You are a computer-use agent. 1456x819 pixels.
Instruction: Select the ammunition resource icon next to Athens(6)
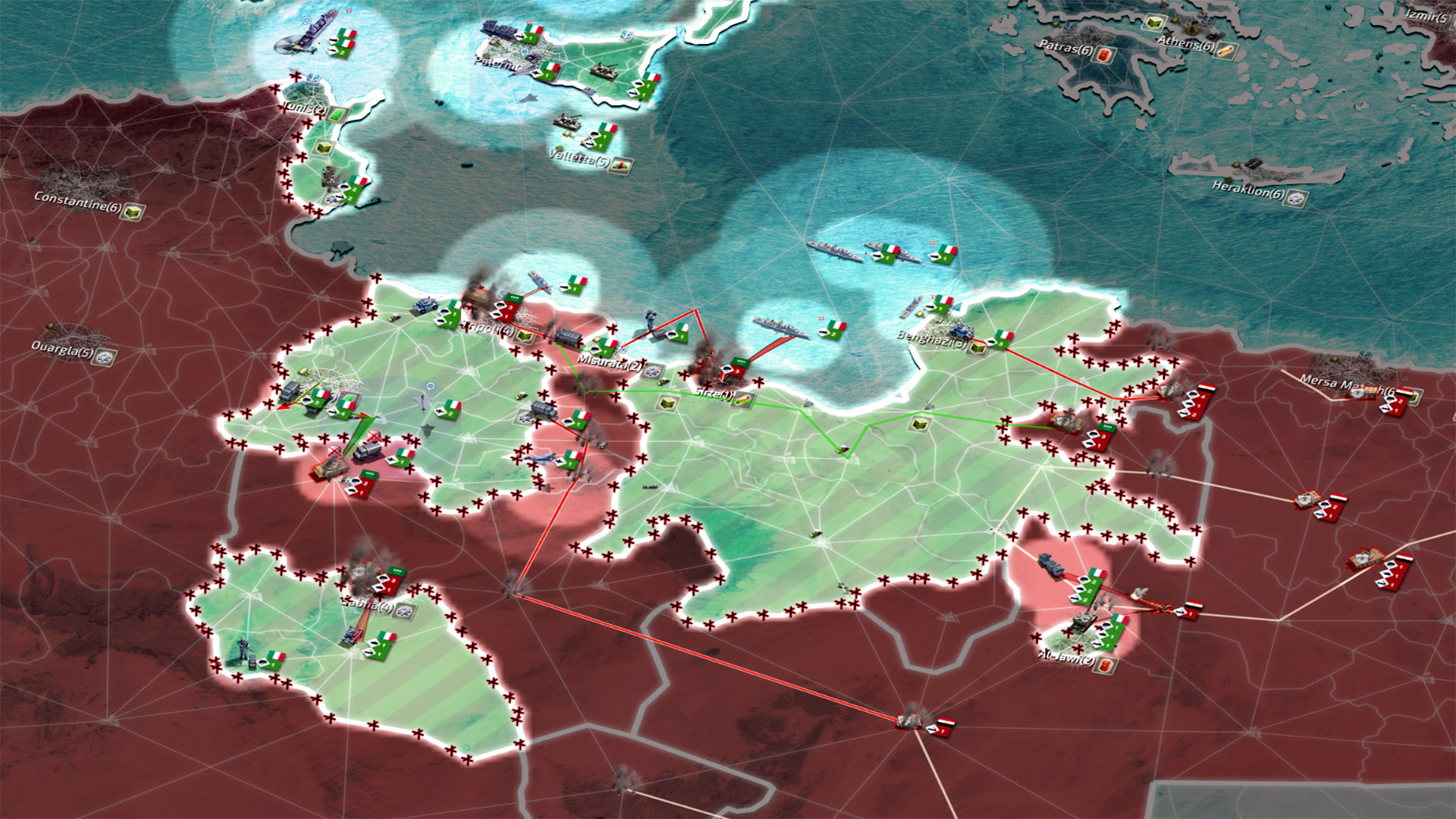[1227, 52]
